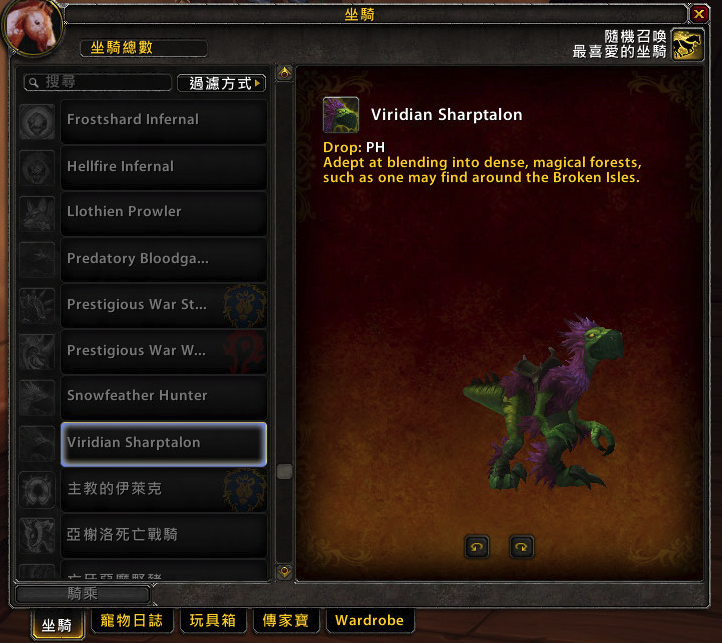
Task: Open the 玩具箱 toy box tab
Action: [212, 621]
